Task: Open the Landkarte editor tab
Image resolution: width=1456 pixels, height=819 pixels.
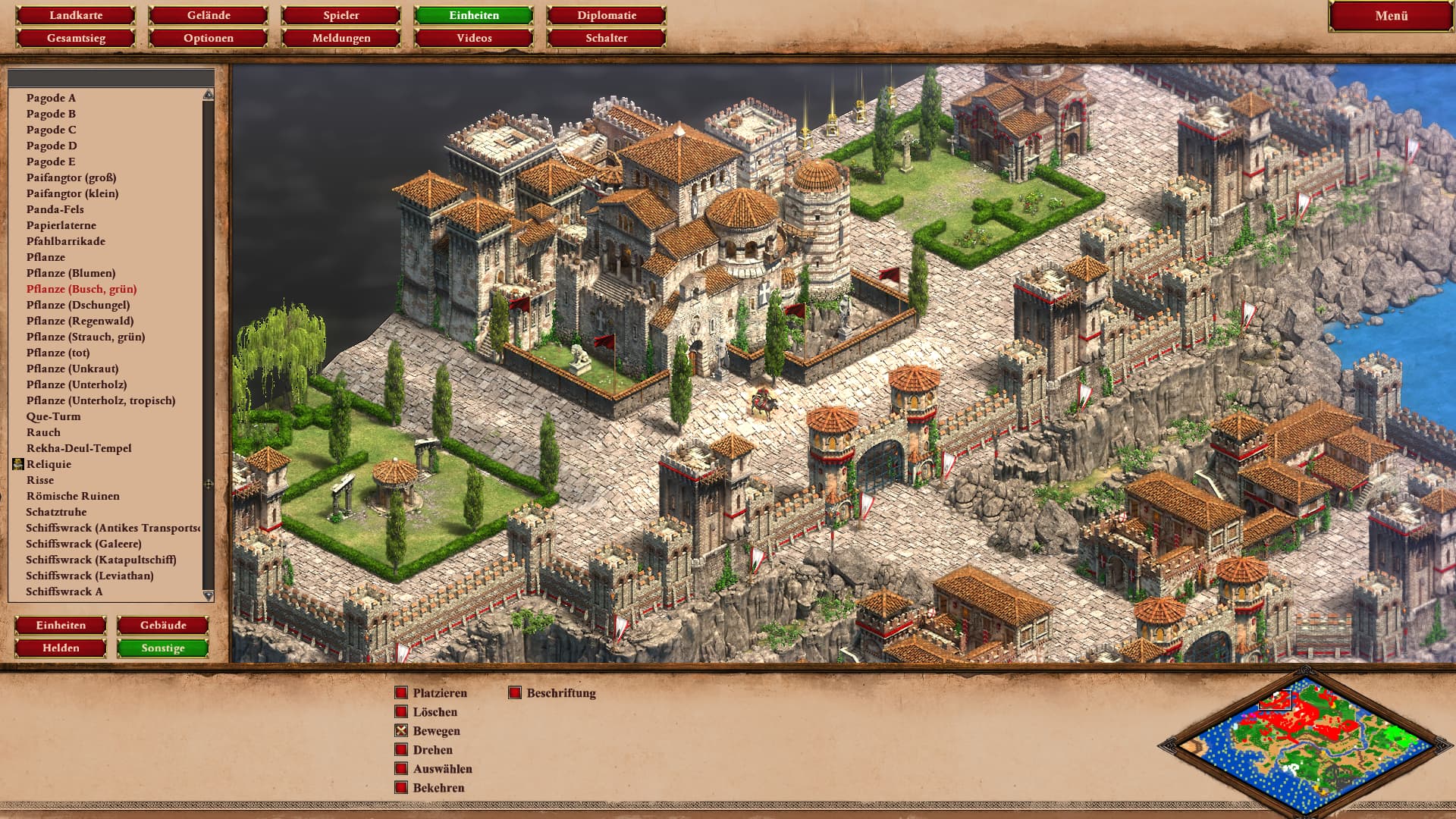Action: pyautogui.click(x=76, y=15)
